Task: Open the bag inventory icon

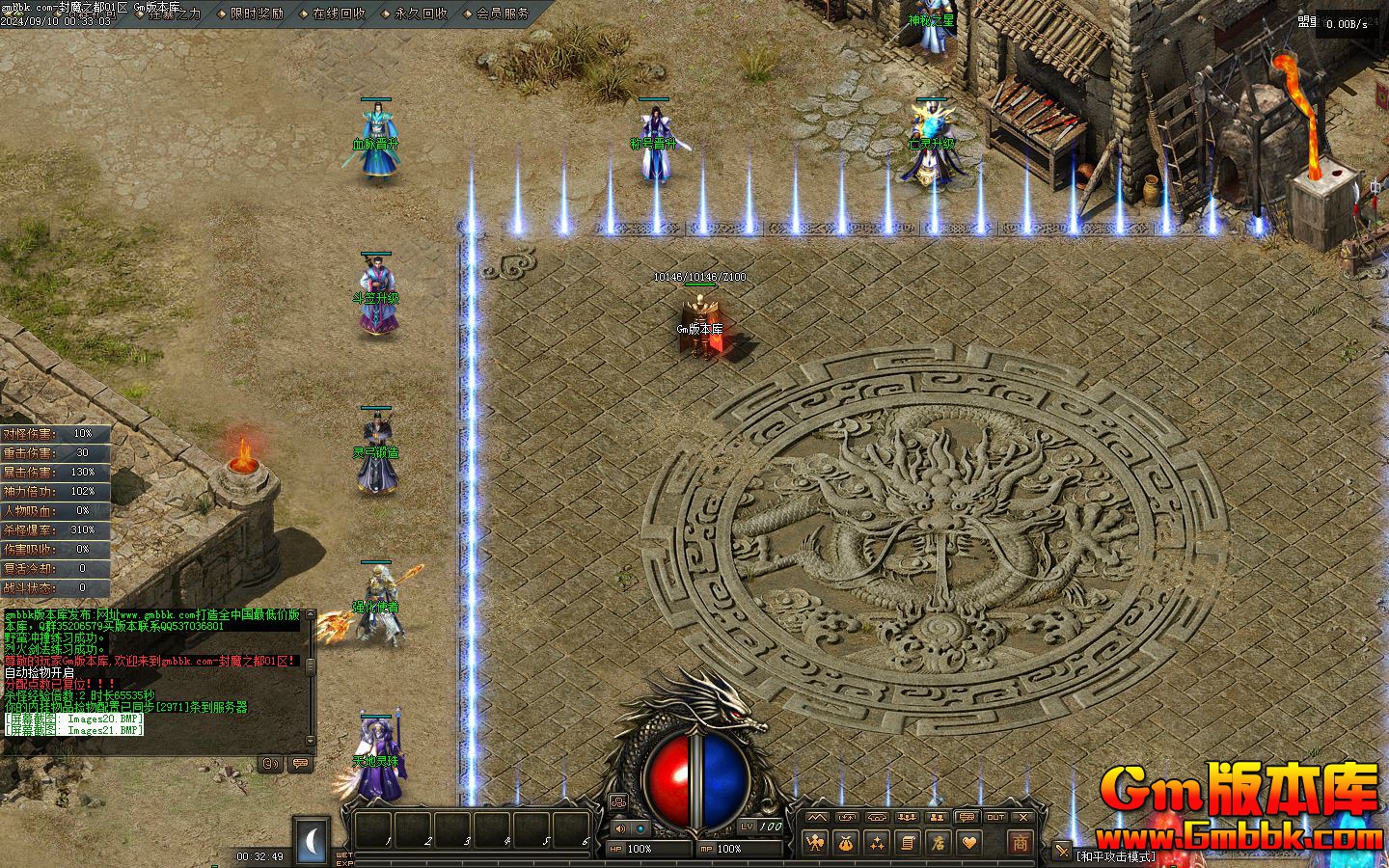Action: pos(847,843)
